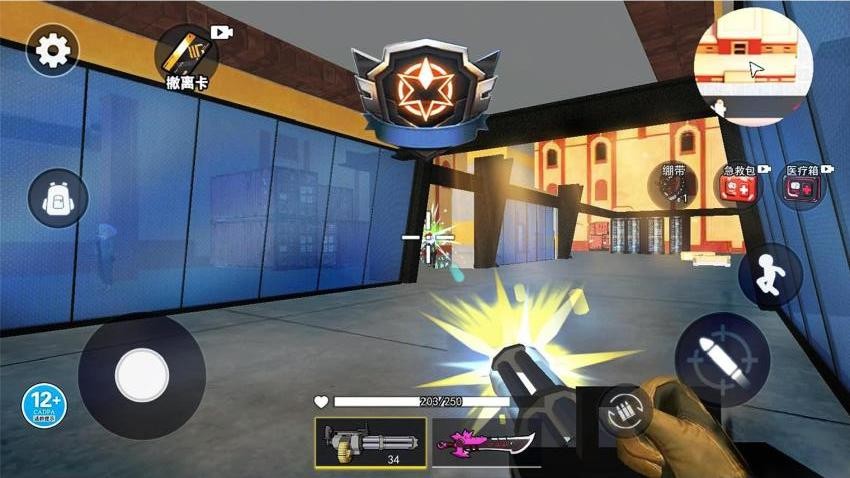
Task: Use the 医疗箱 medical box
Action: (x=801, y=187)
